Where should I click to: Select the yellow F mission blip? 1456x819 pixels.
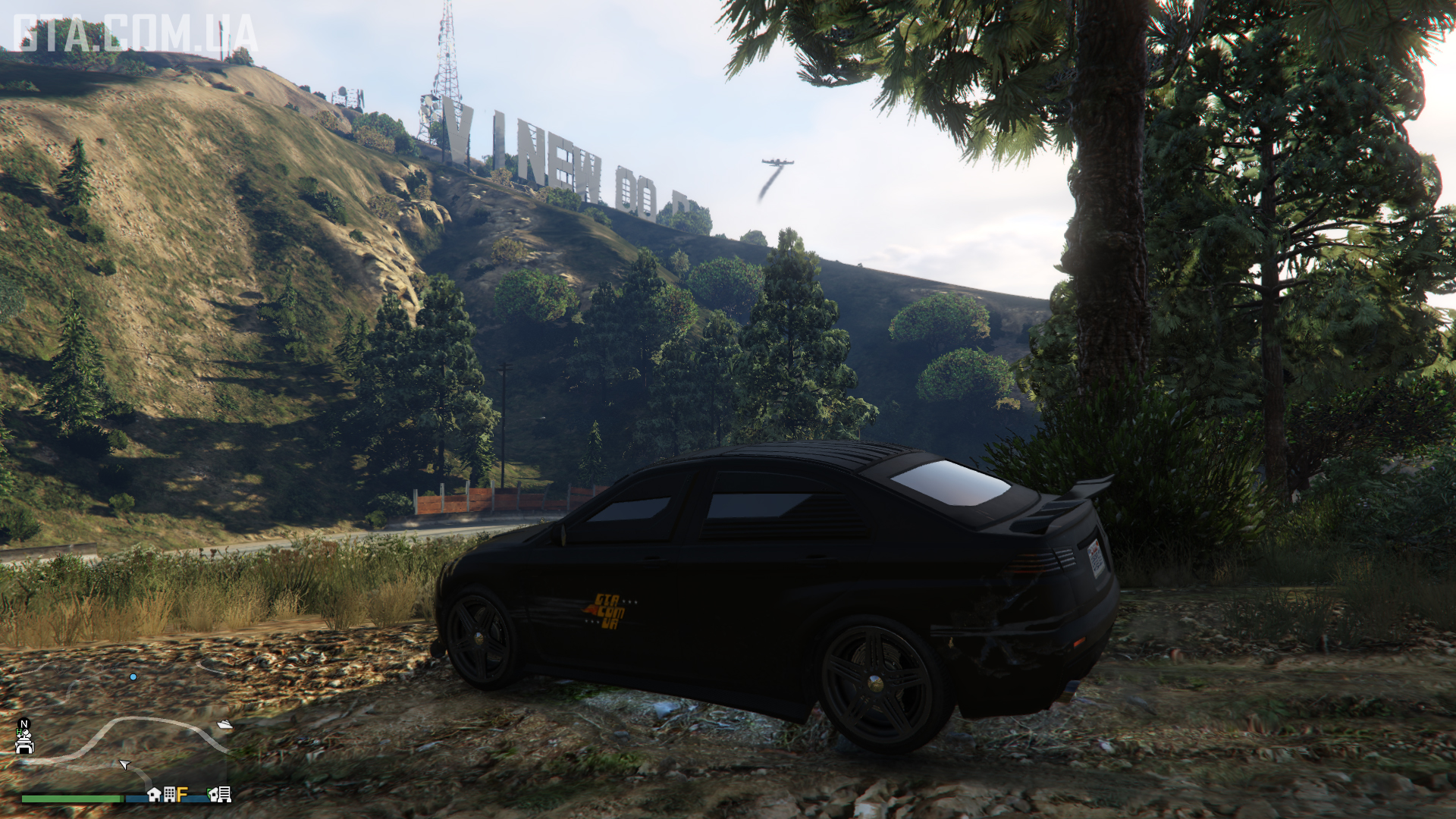pyautogui.click(x=182, y=794)
